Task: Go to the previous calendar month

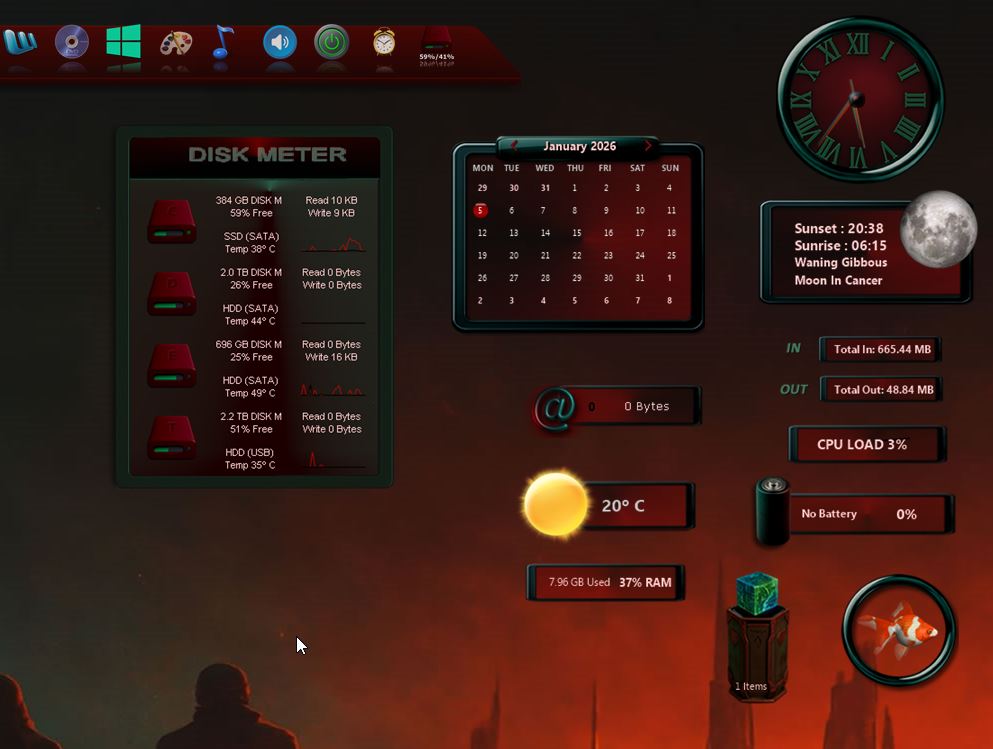Action: point(514,146)
